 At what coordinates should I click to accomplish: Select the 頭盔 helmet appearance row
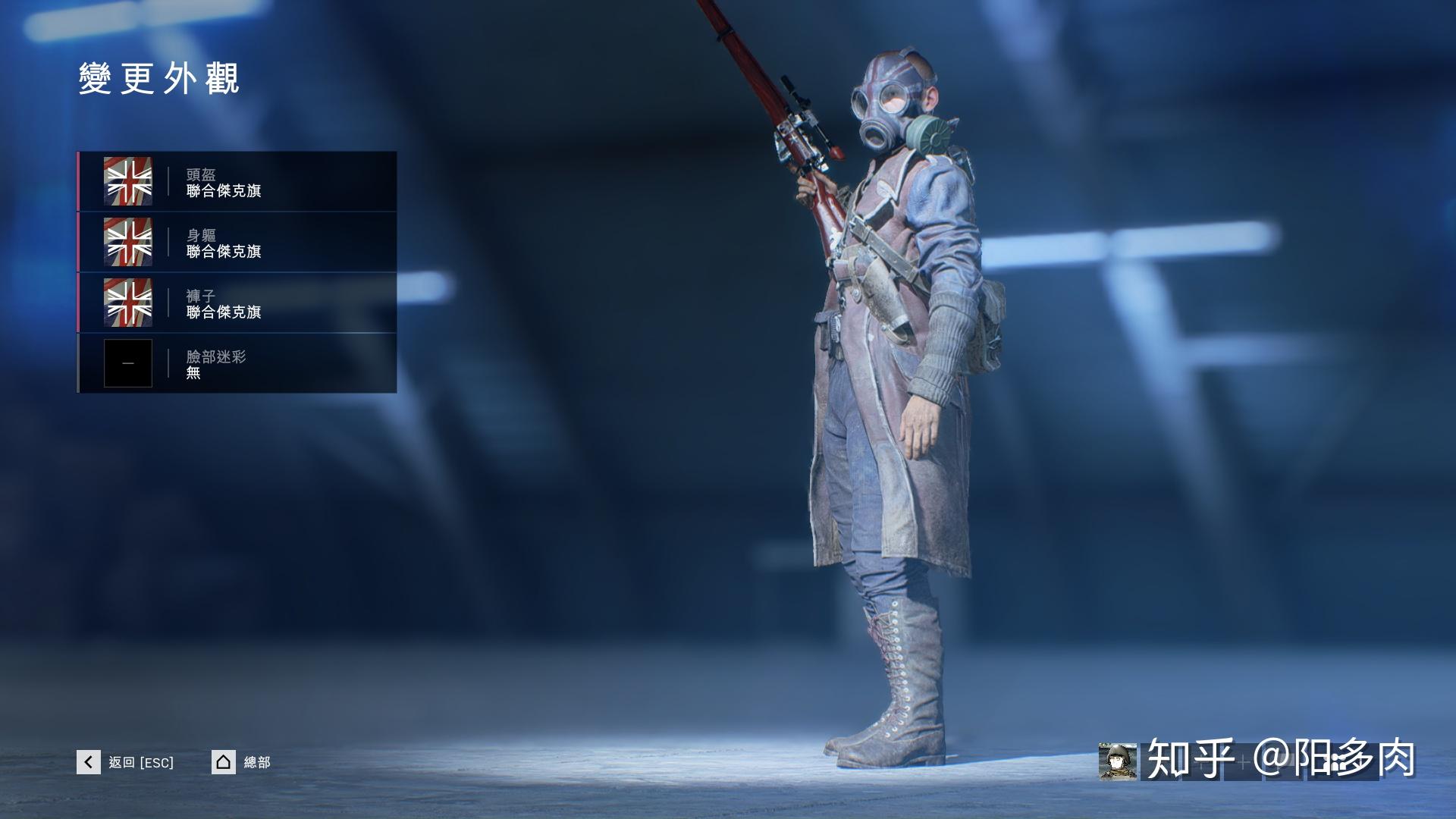237,182
